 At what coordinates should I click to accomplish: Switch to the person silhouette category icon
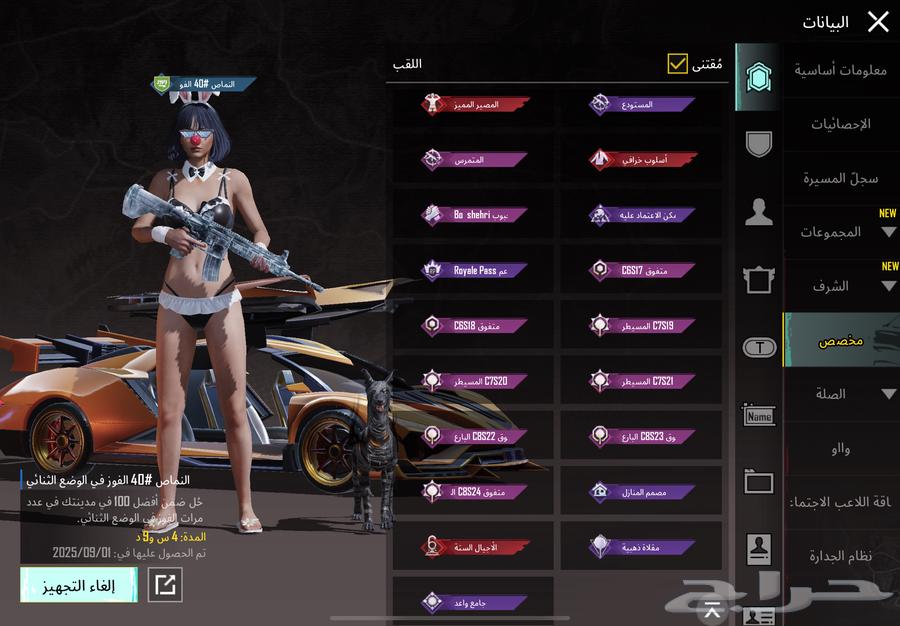coord(759,211)
